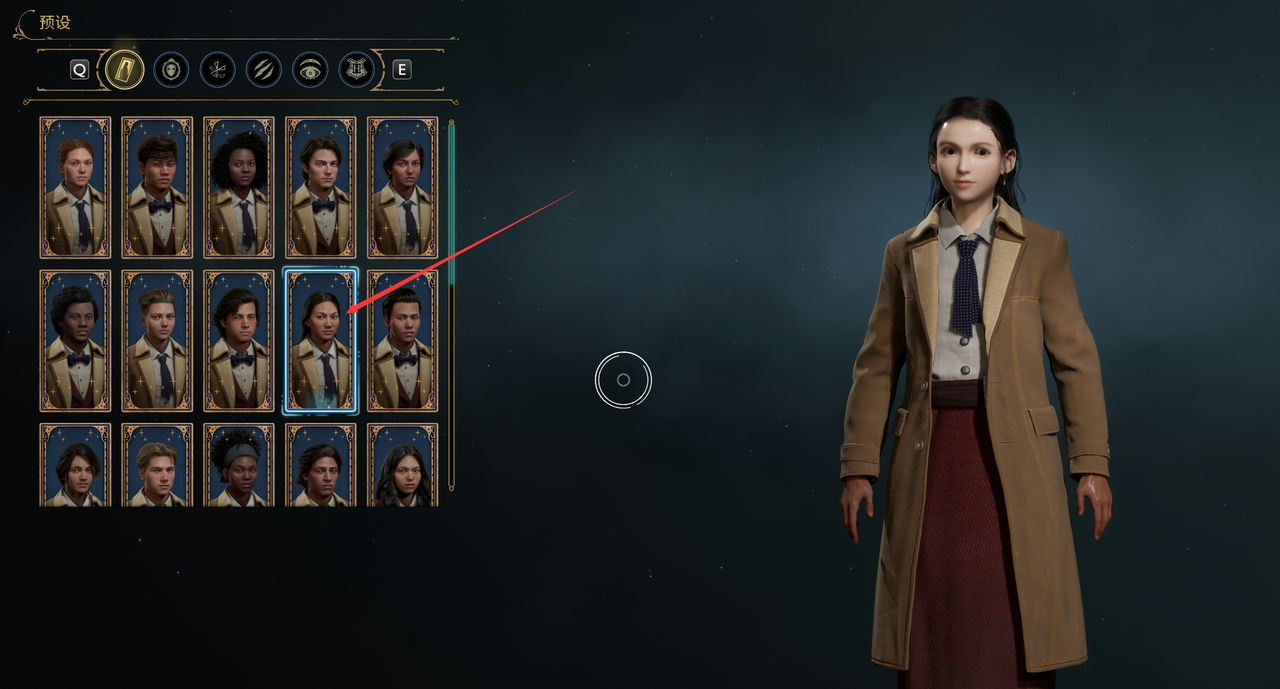Switch to the scars tab with claw marks
This screenshot has width=1280, height=689.
tap(263, 69)
